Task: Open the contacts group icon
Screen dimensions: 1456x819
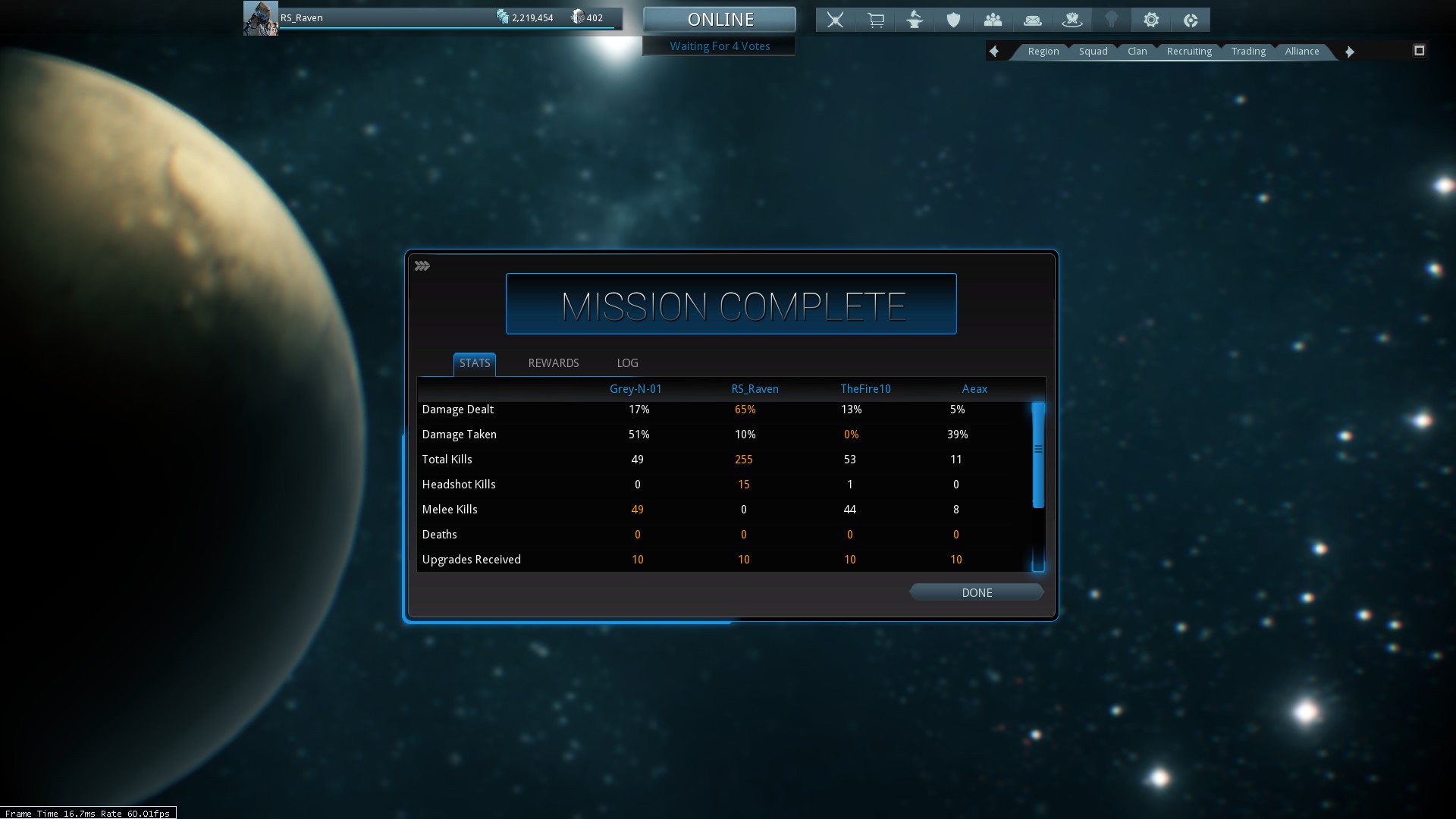Action: [x=993, y=20]
